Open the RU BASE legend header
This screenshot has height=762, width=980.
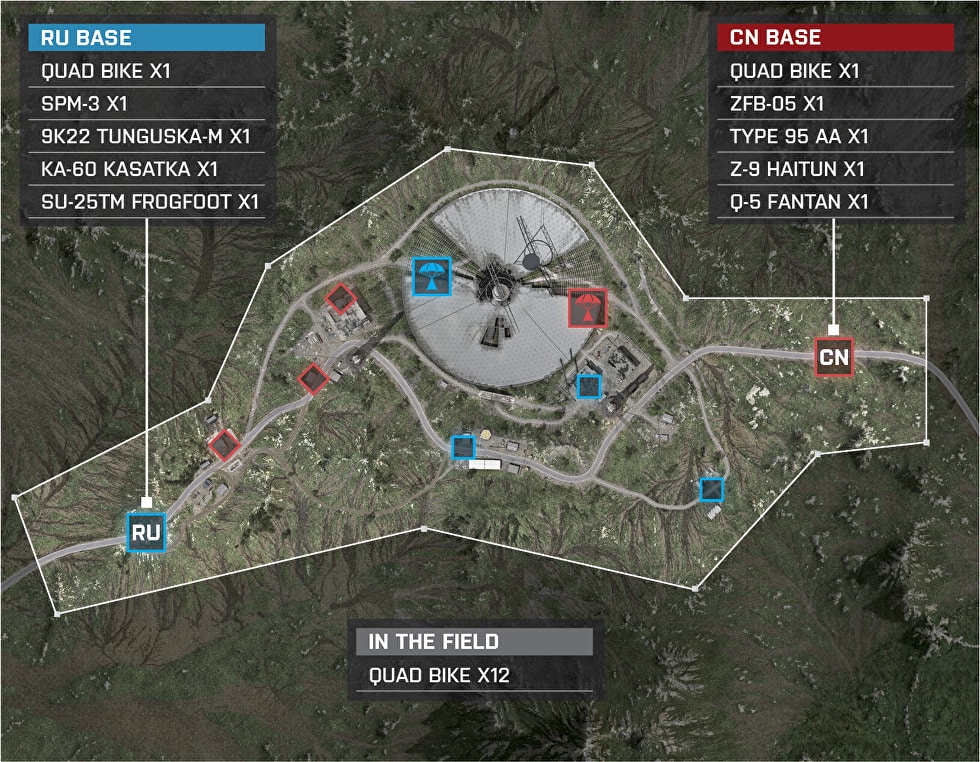tap(148, 39)
